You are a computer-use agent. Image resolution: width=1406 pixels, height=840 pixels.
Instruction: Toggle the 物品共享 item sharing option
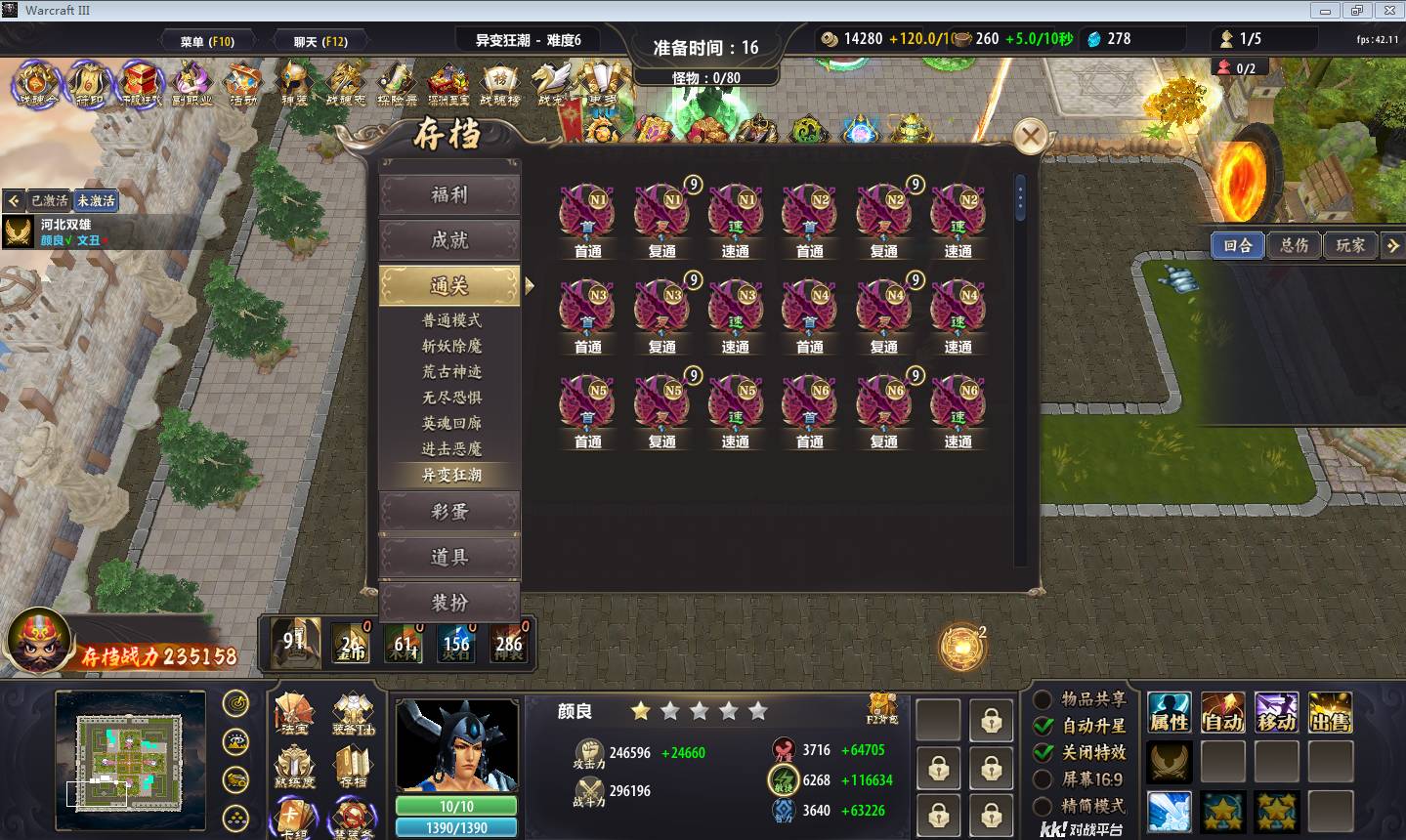[1044, 699]
